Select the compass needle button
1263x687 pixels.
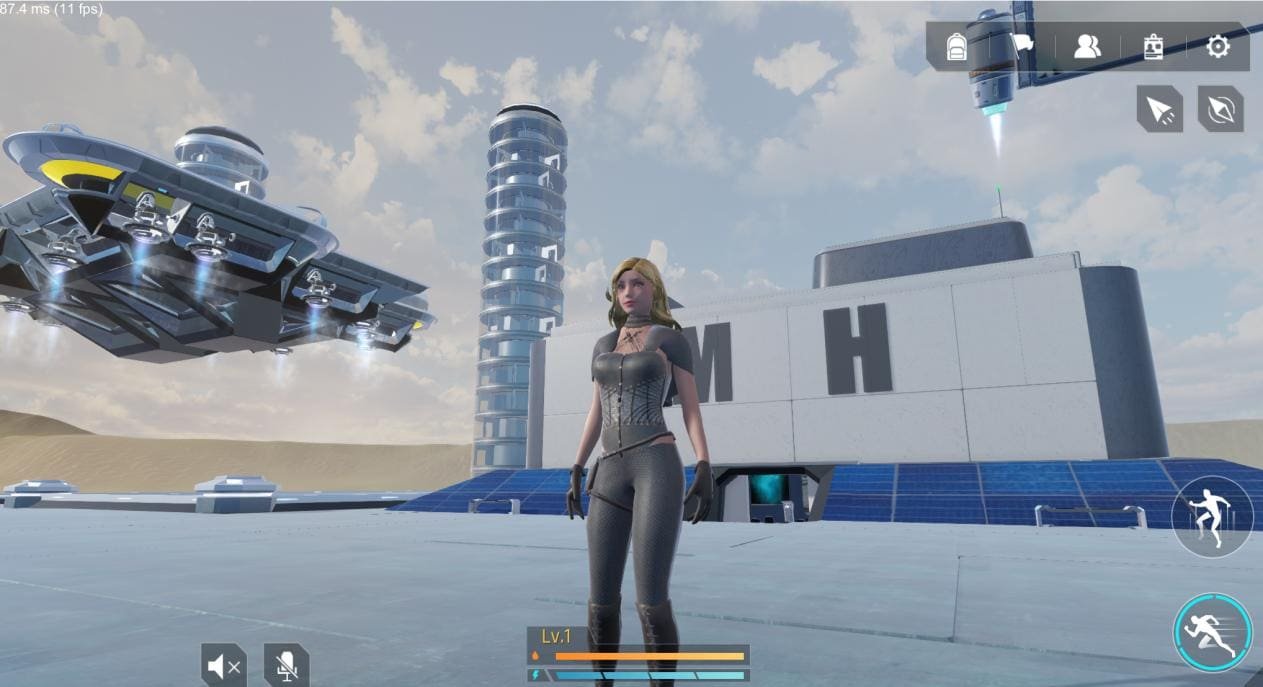tap(1220, 109)
